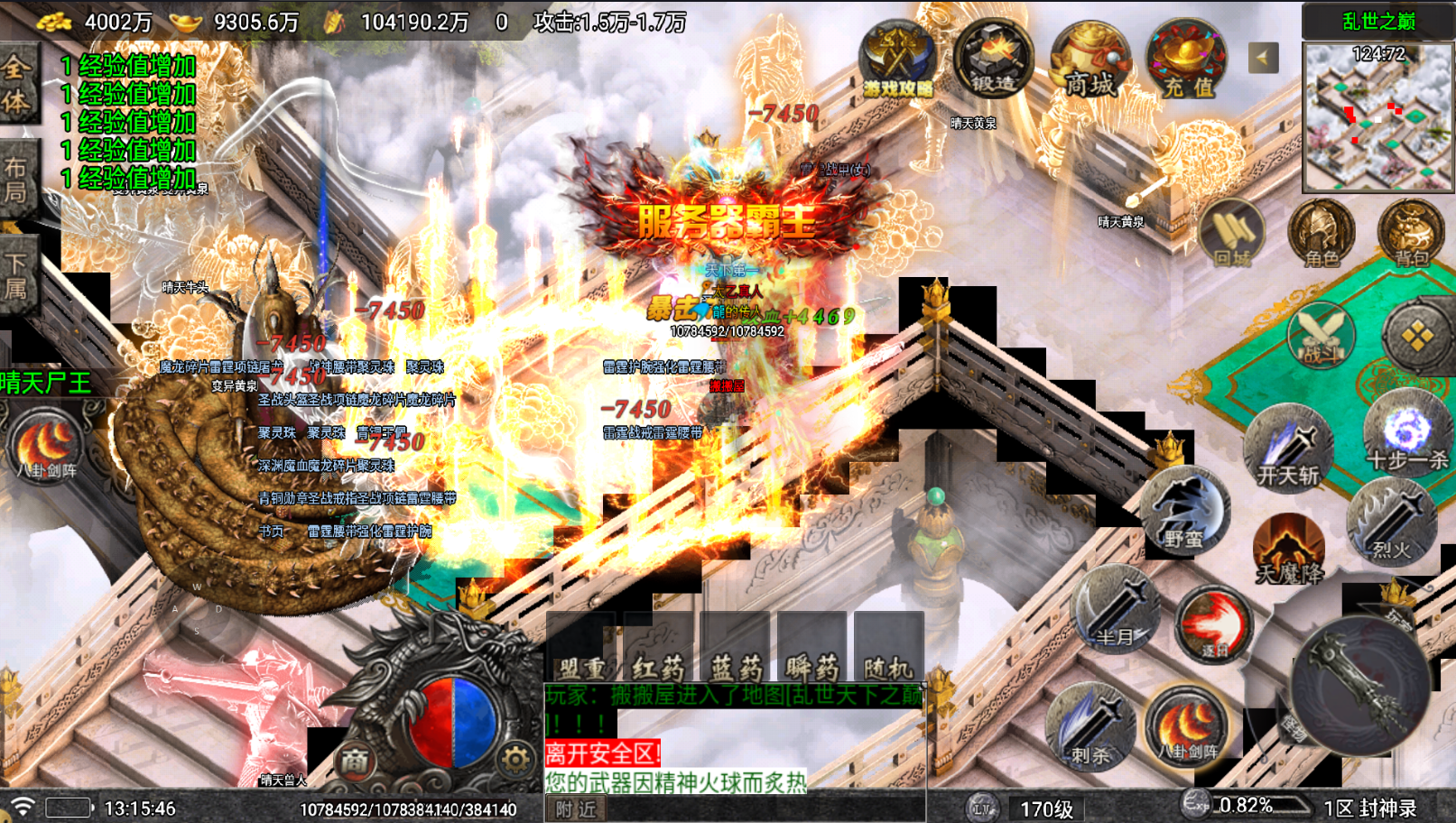This screenshot has height=823, width=1456.
Task: Toggle the 战斗 combat mode button
Action: pyautogui.click(x=1321, y=336)
